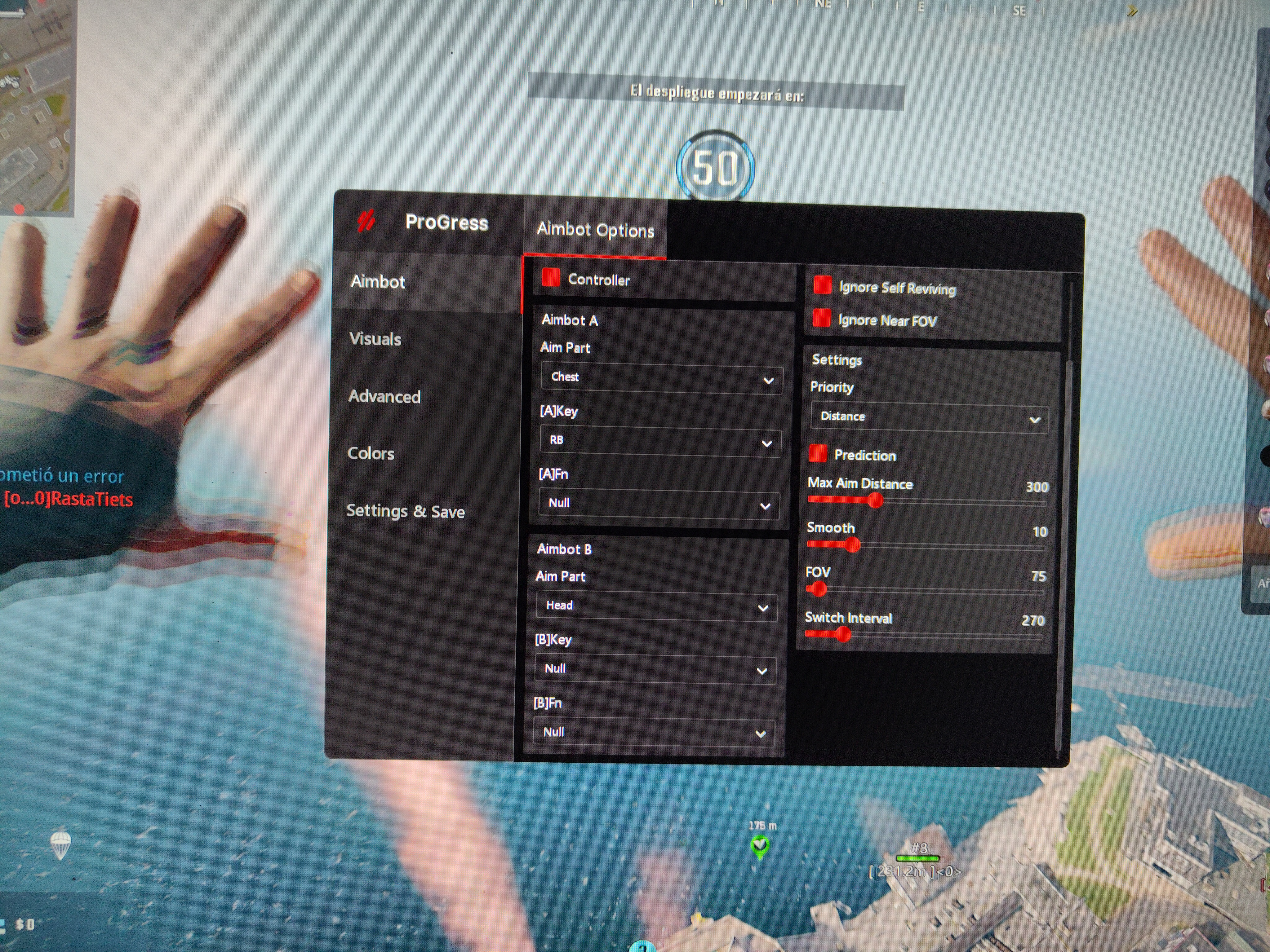The image size is (1270, 952).
Task: Click the Max Aim Distance slider
Action: [926, 502]
